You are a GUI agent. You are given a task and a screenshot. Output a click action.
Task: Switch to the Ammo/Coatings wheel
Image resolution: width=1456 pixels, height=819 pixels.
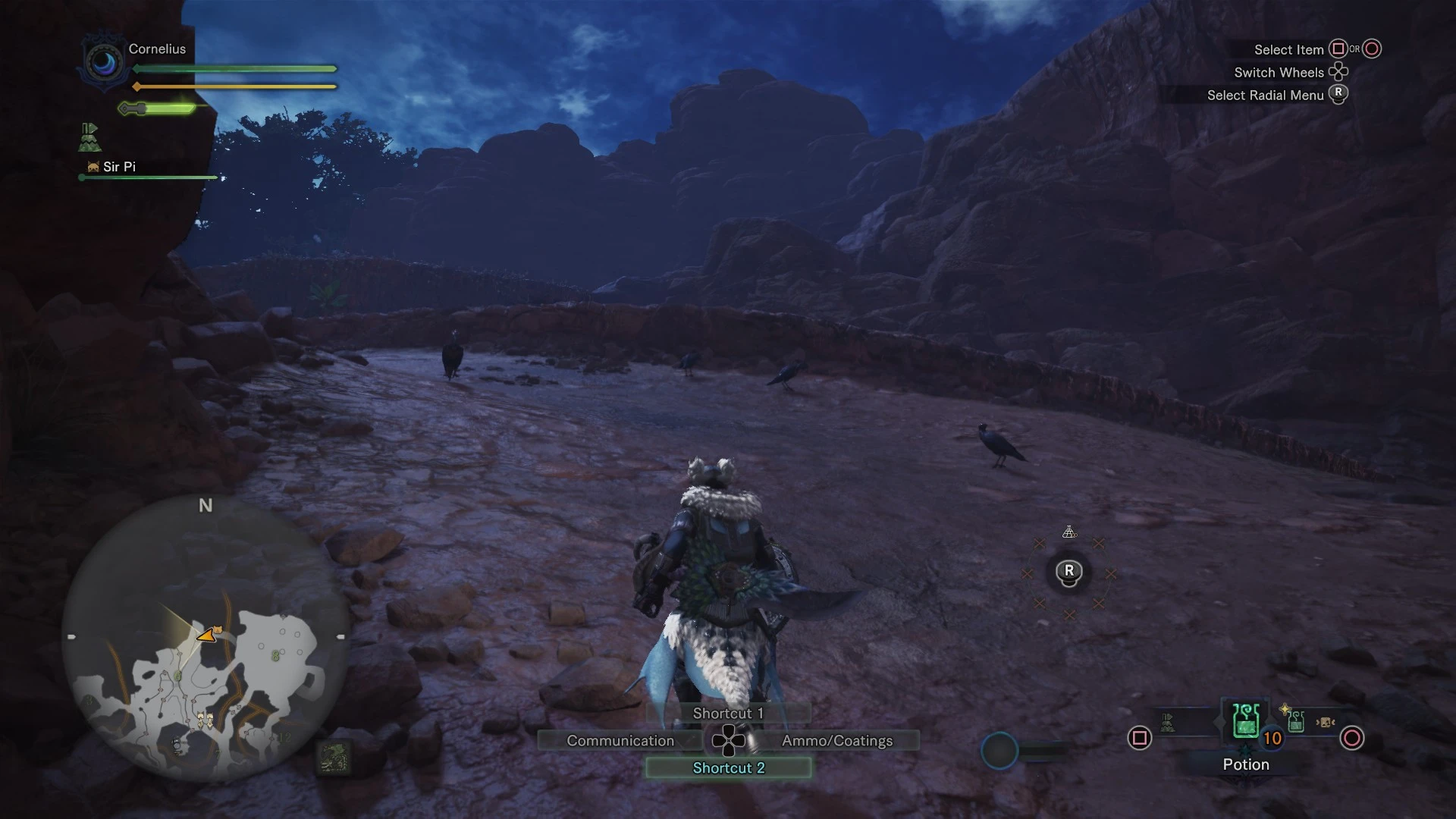pos(837,740)
